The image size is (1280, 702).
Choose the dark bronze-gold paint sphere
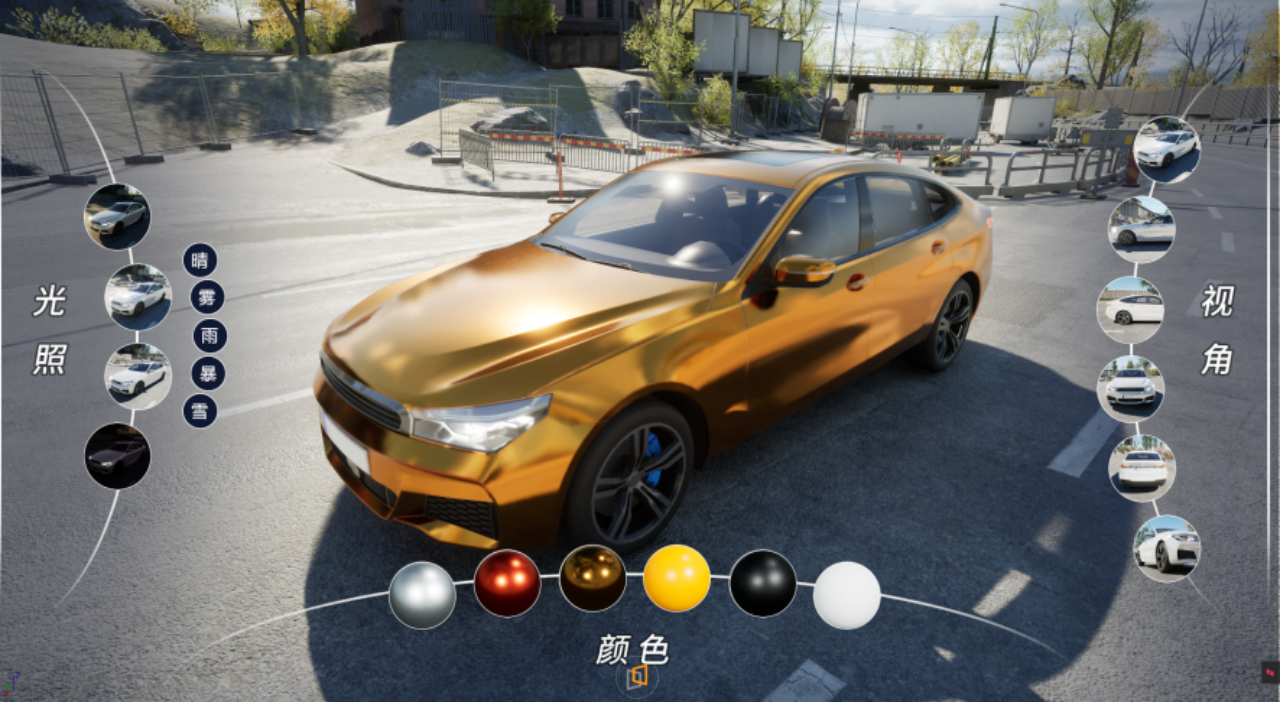tap(593, 578)
